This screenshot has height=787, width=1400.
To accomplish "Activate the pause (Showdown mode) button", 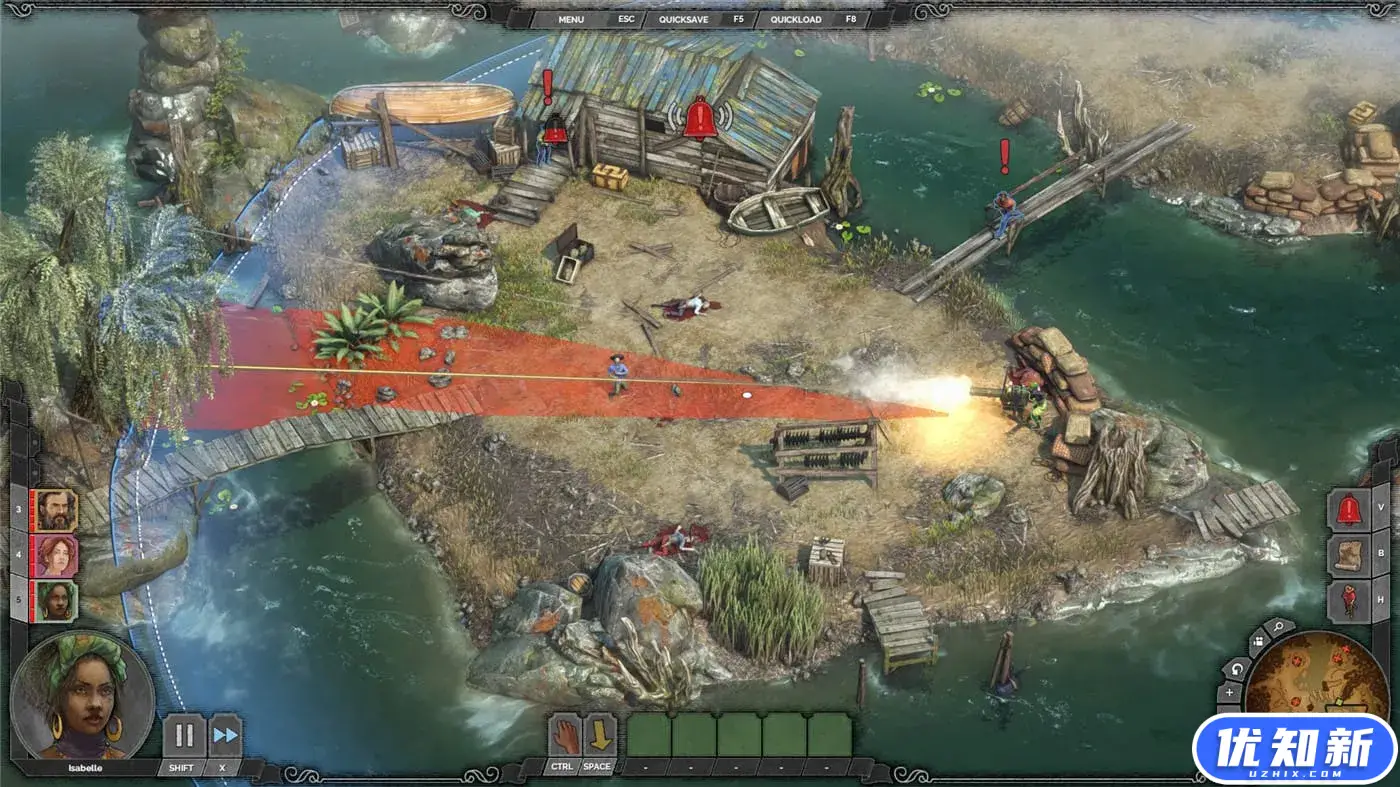I will (x=184, y=736).
